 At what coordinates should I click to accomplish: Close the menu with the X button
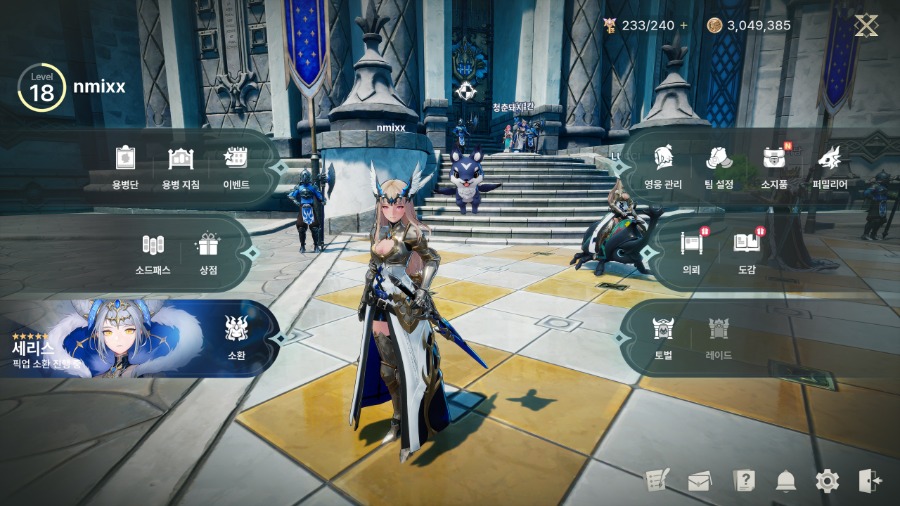(866, 26)
